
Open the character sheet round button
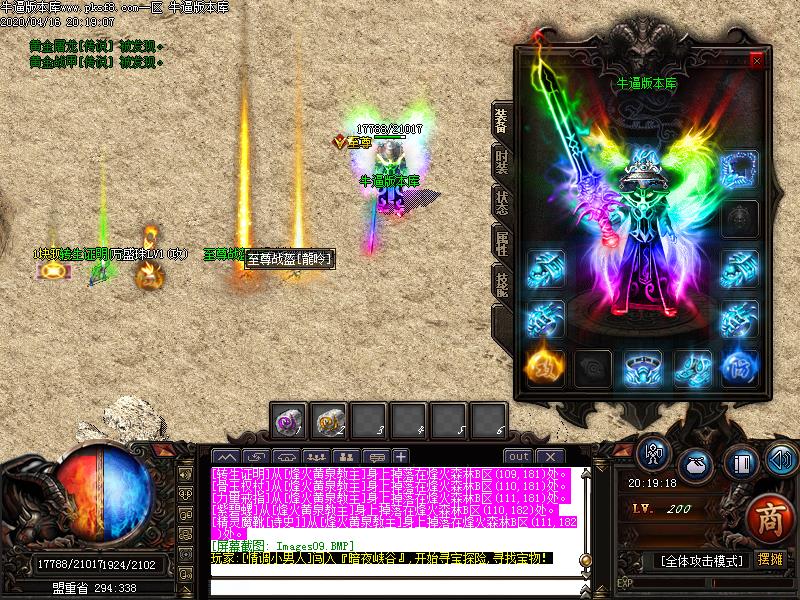tap(653, 454)
